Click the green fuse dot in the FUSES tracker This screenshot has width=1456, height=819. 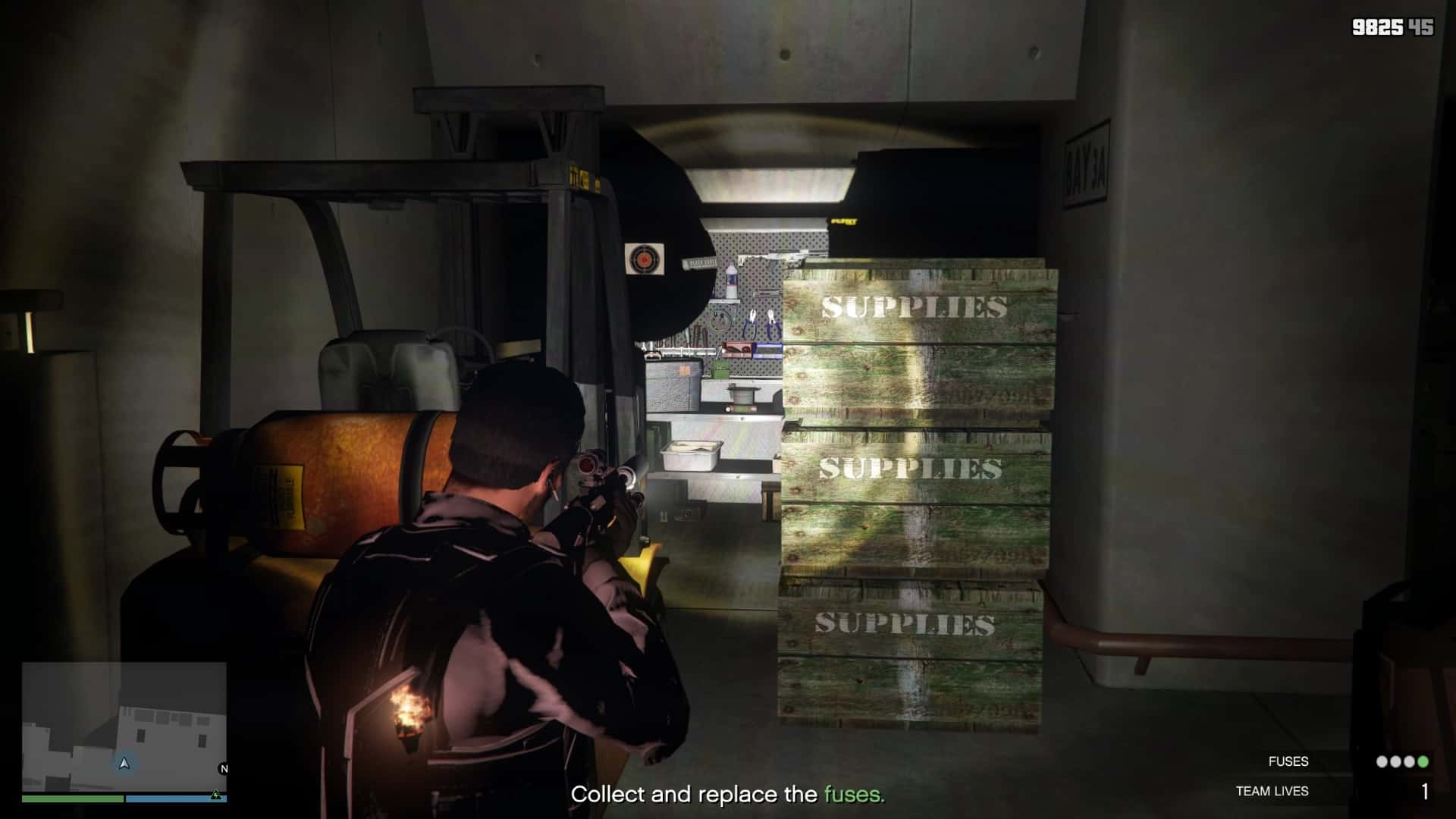coord(1423,761)
